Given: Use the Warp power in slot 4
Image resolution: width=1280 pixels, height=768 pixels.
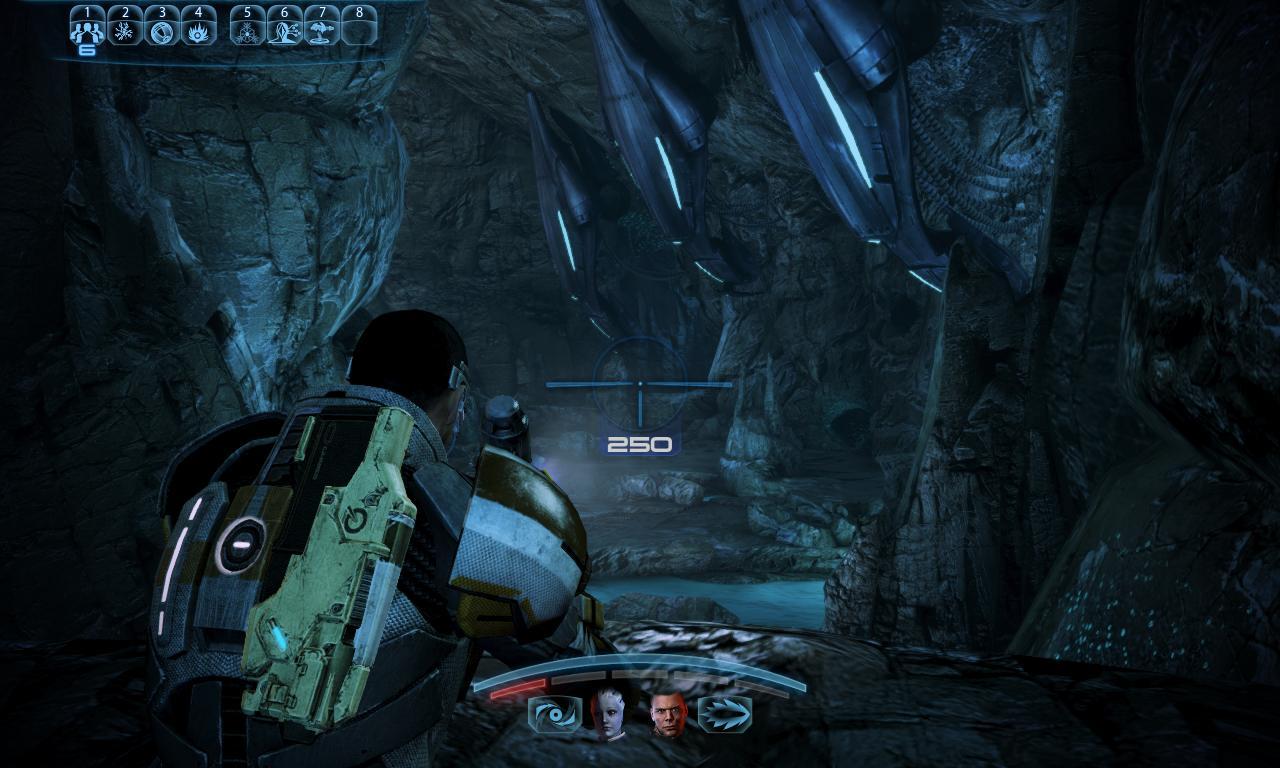Looking at the screenshot, I should [198, 28].
